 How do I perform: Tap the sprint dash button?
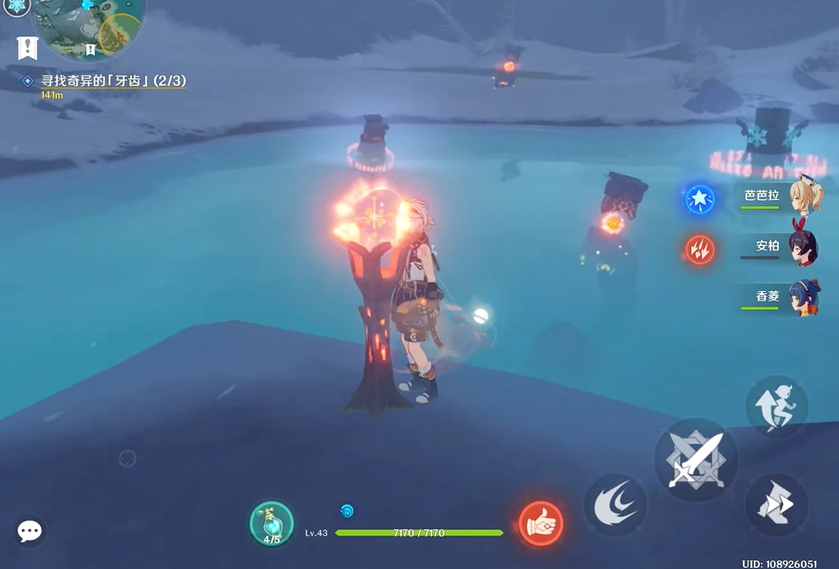(776, 504)
